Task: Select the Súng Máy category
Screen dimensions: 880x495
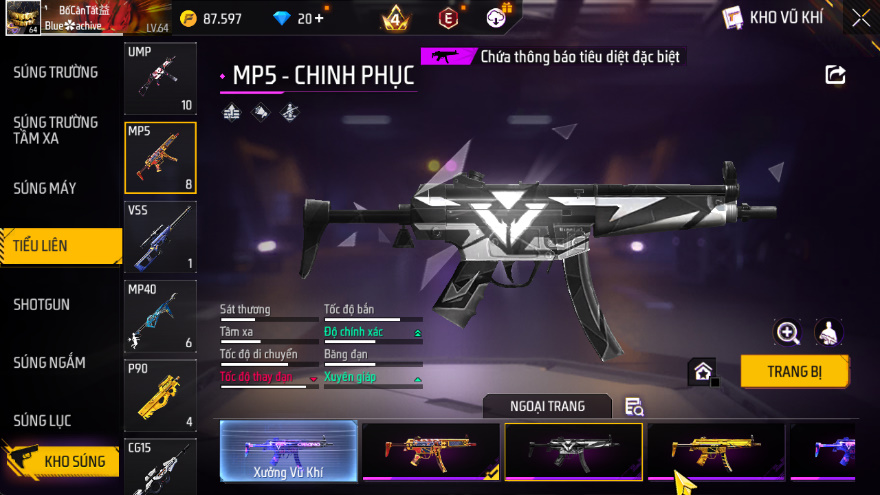Action: coord(45,188)
